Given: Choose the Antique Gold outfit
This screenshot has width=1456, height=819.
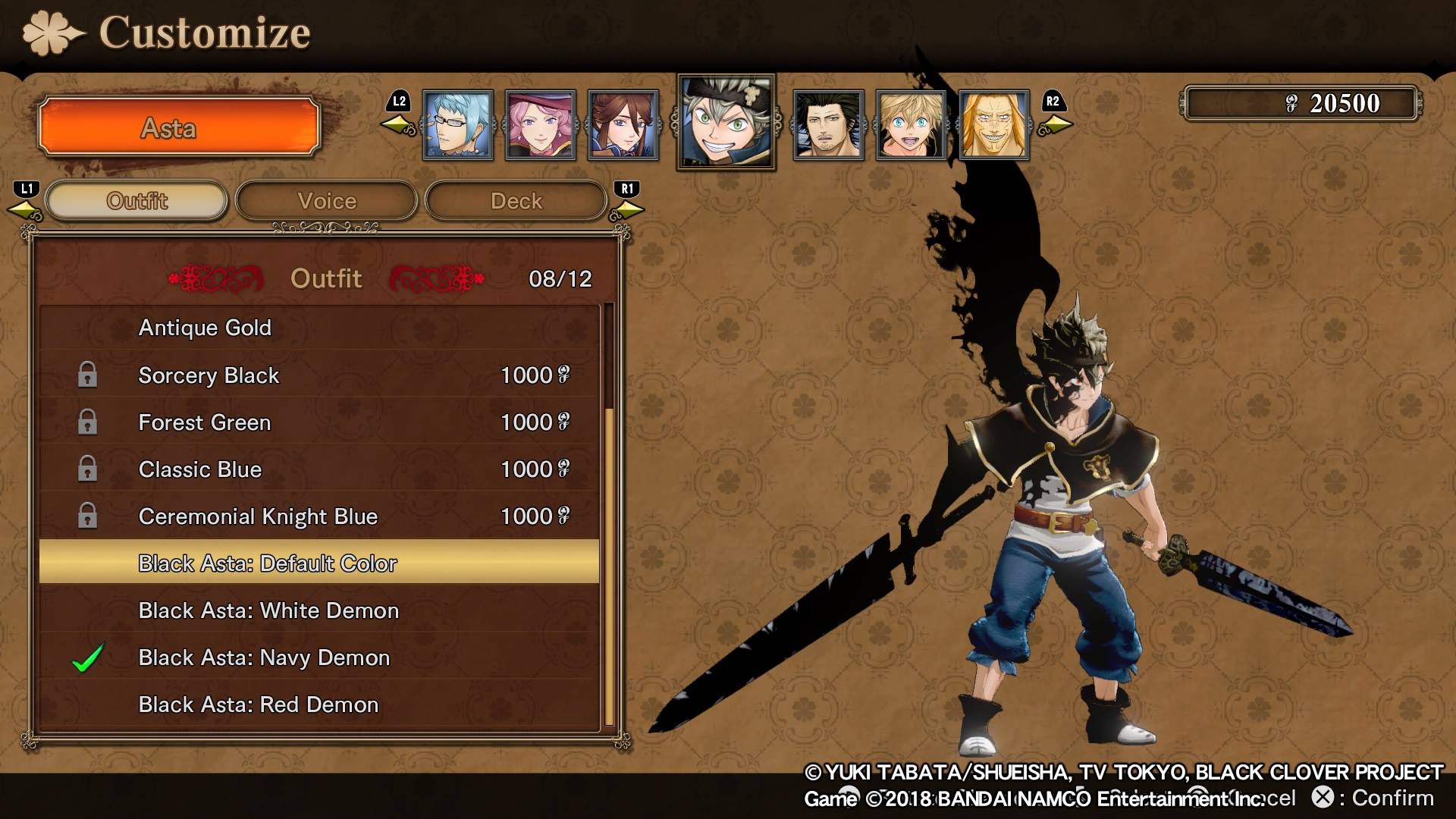Looking at the screenshot, I should pyautogui.click(x=318, y=328).
